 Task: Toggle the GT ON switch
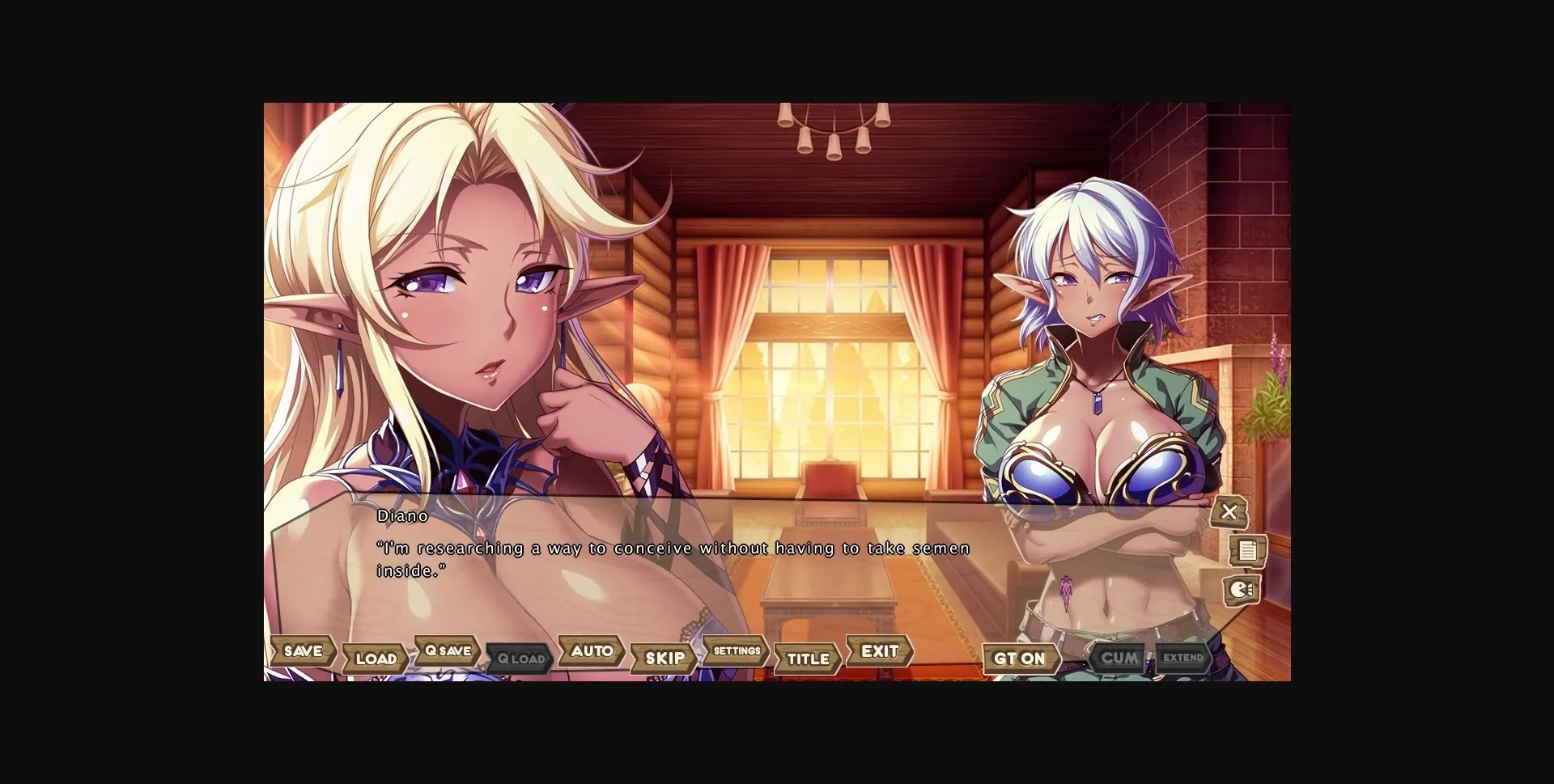(x=1021, y=659)
